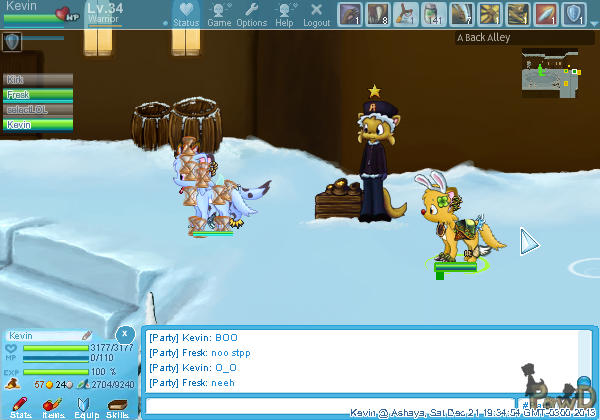Open the Help menu
The width and height of the screenshot is (600, 420).
[284, 14]
